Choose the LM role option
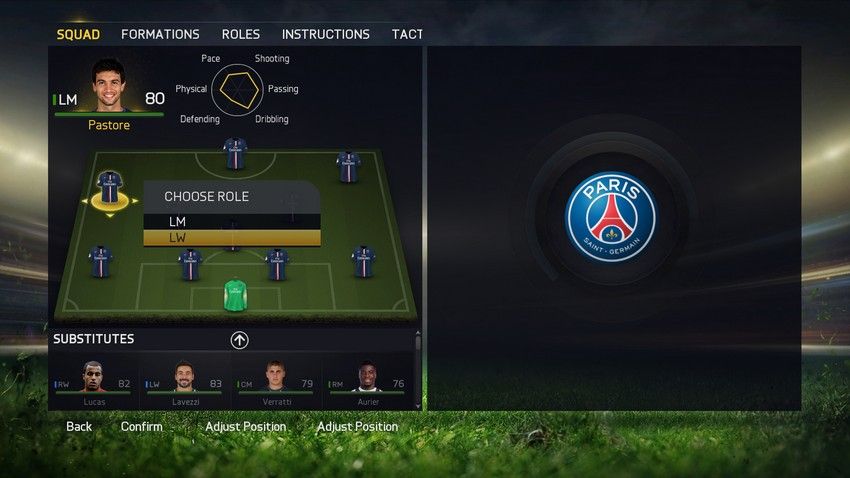 [232, 221]
